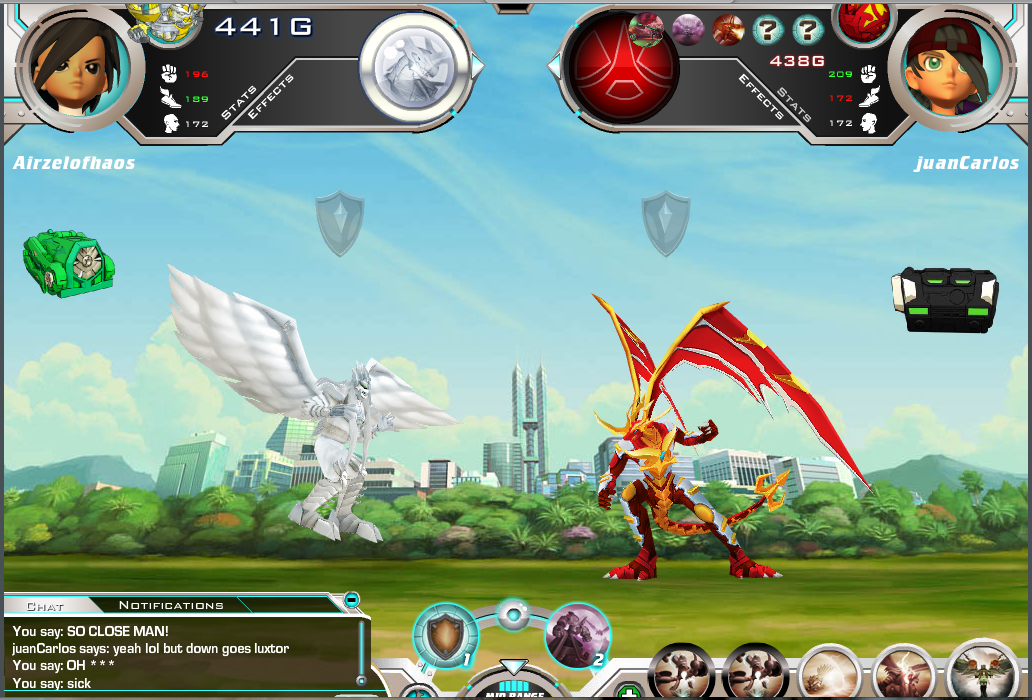
Task: Switch to the Chat tab
Action: pyautogui.click(x=45, y=605)
